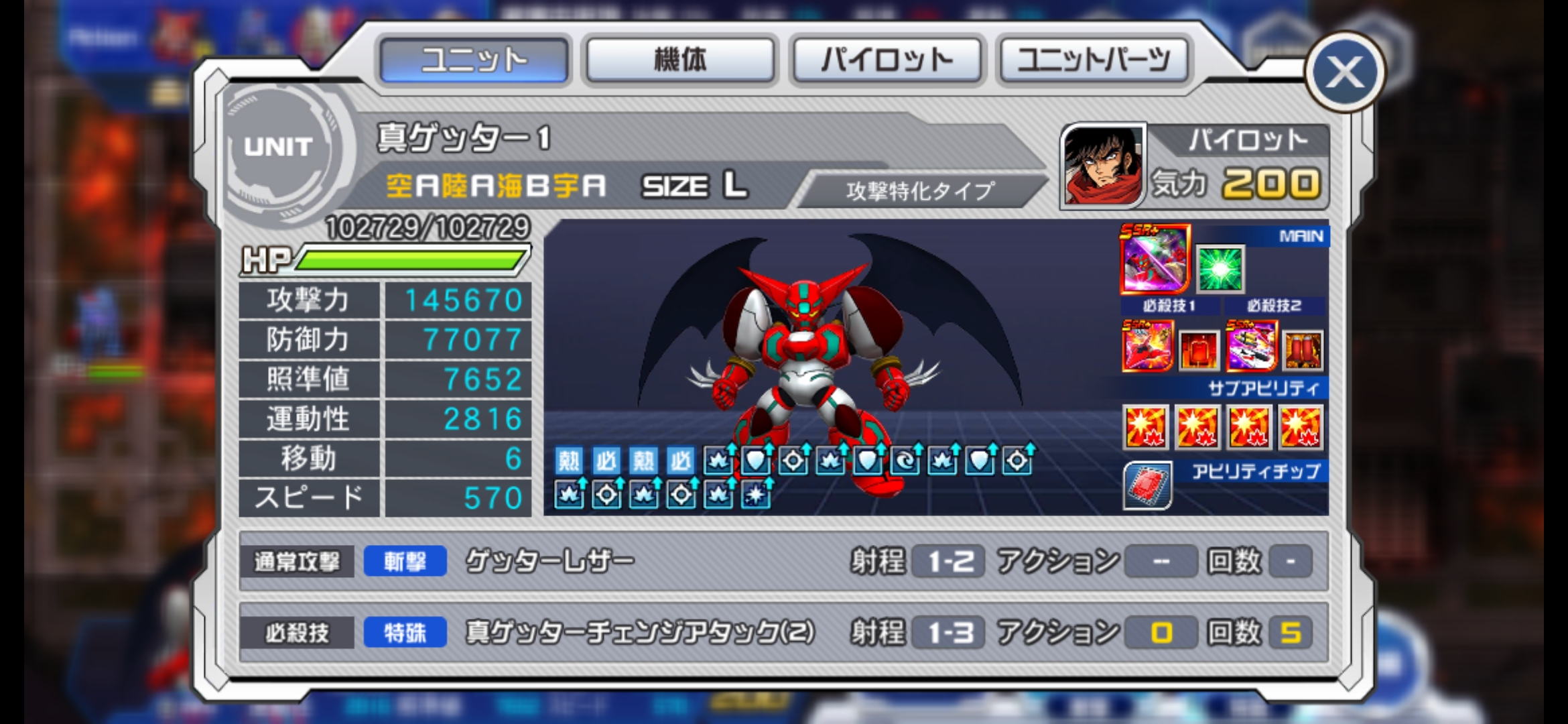This screenshot has width=1568, height=724.
Task: Close the unit status window
Action: [x=1345, y=72]
